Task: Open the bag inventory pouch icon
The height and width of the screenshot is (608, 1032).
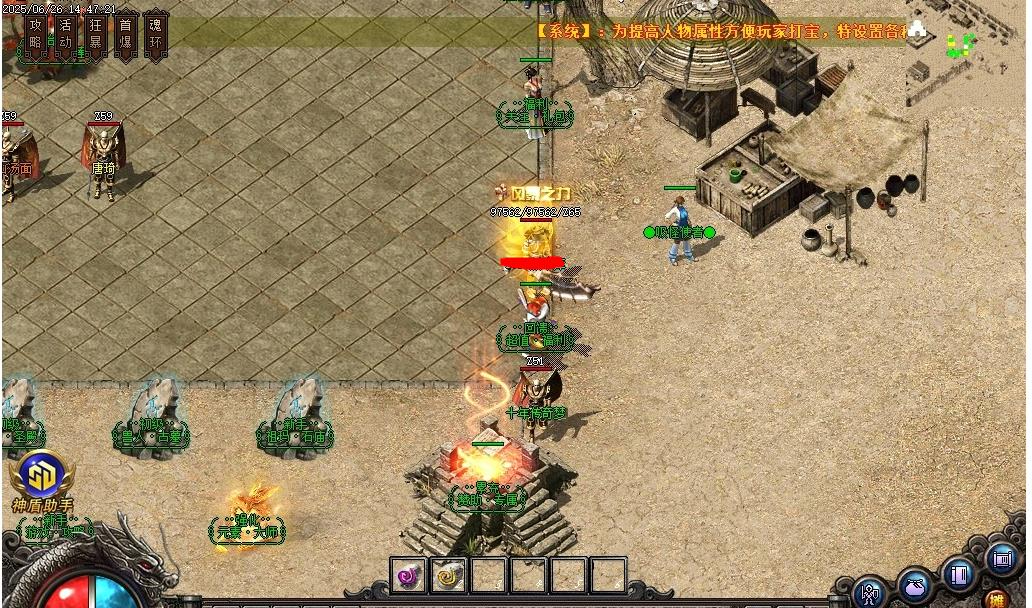Action: coord(915,584)
